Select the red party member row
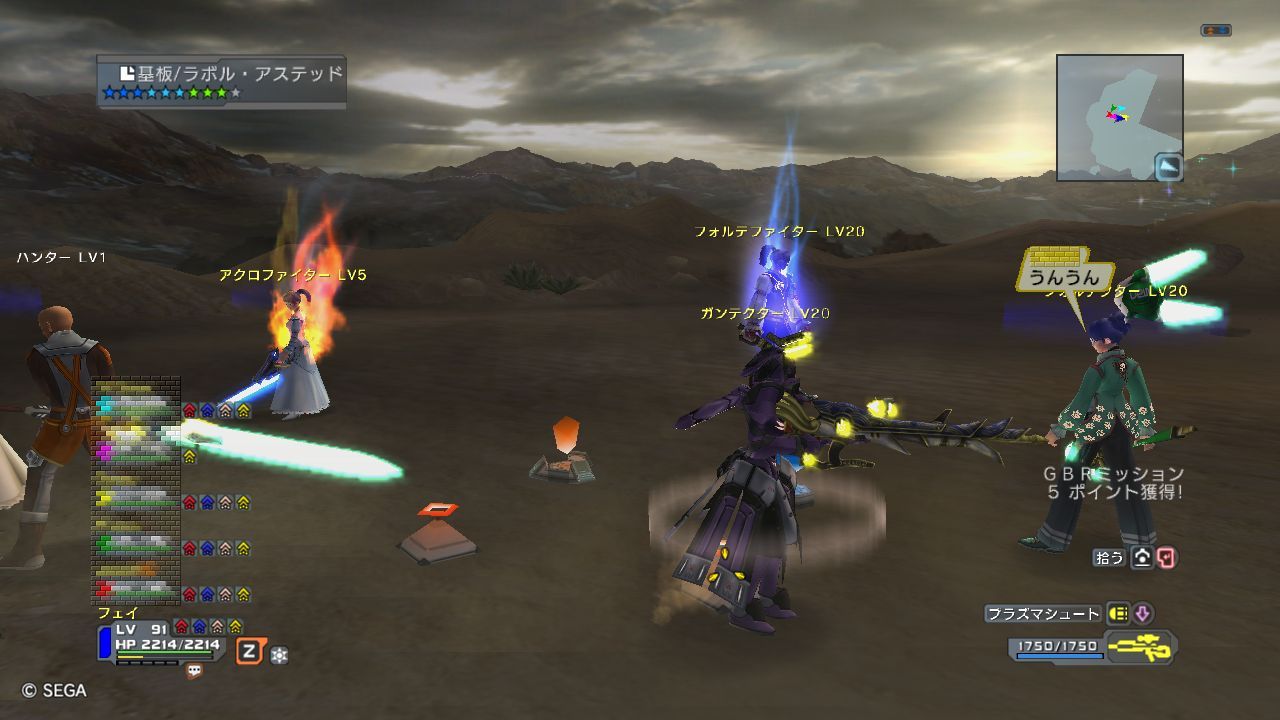The height and width of the screenshot is (720, 1280). click(137, 588)
